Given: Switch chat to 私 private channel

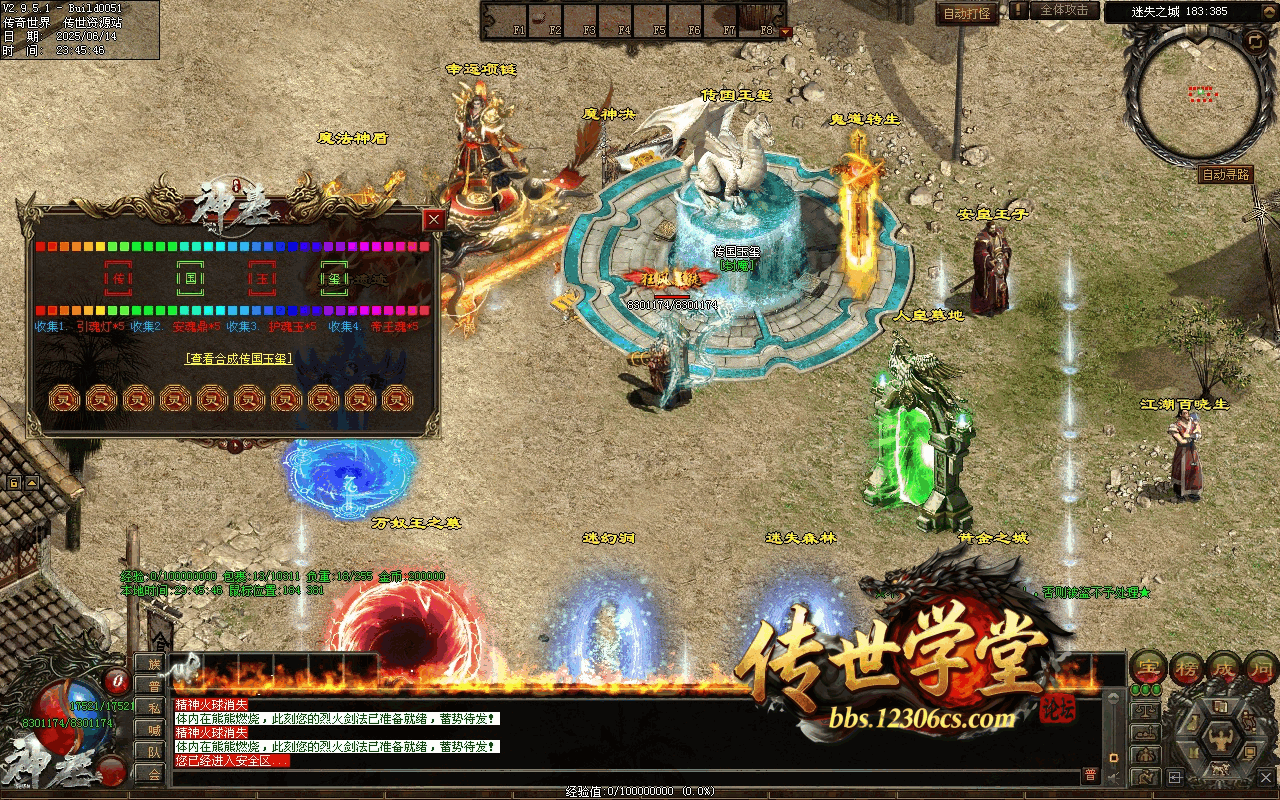Looking at the screenshot, I should (153, 708).
